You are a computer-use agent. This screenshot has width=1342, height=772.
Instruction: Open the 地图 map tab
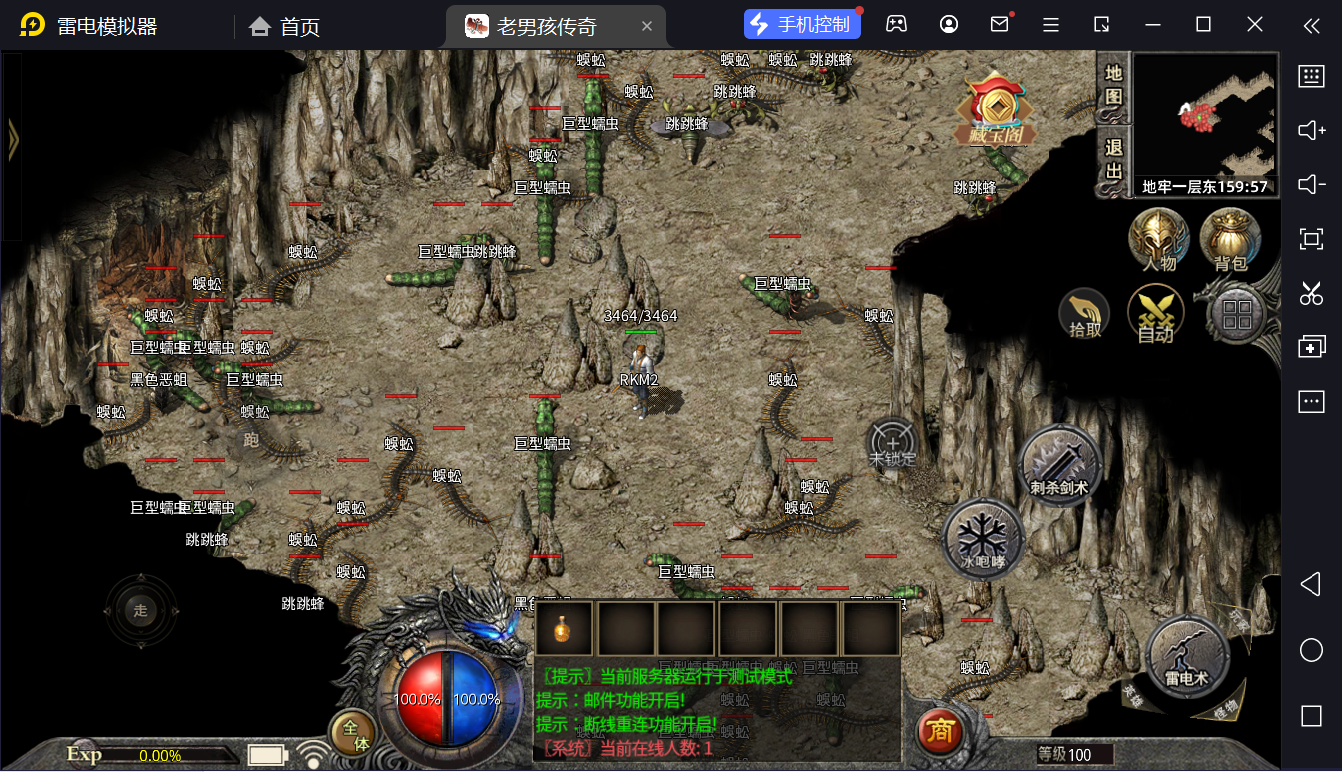(1114, 86)
